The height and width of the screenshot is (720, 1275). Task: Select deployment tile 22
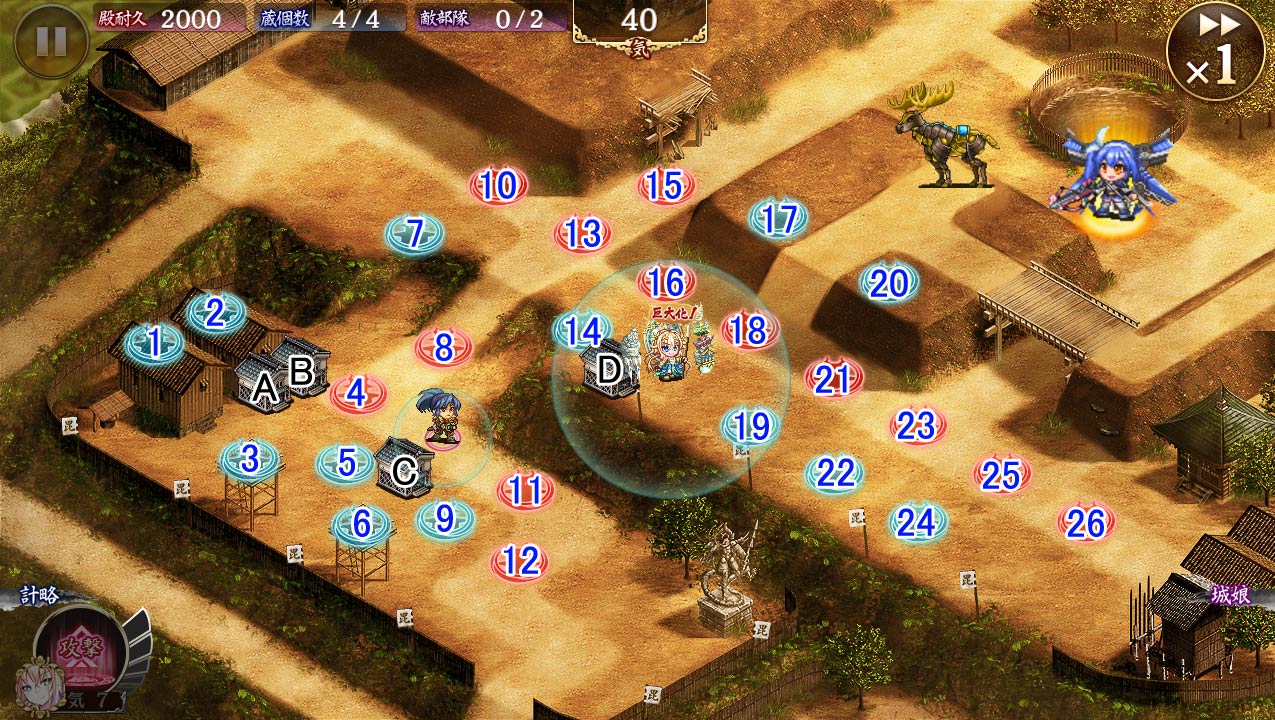[834, 473]
